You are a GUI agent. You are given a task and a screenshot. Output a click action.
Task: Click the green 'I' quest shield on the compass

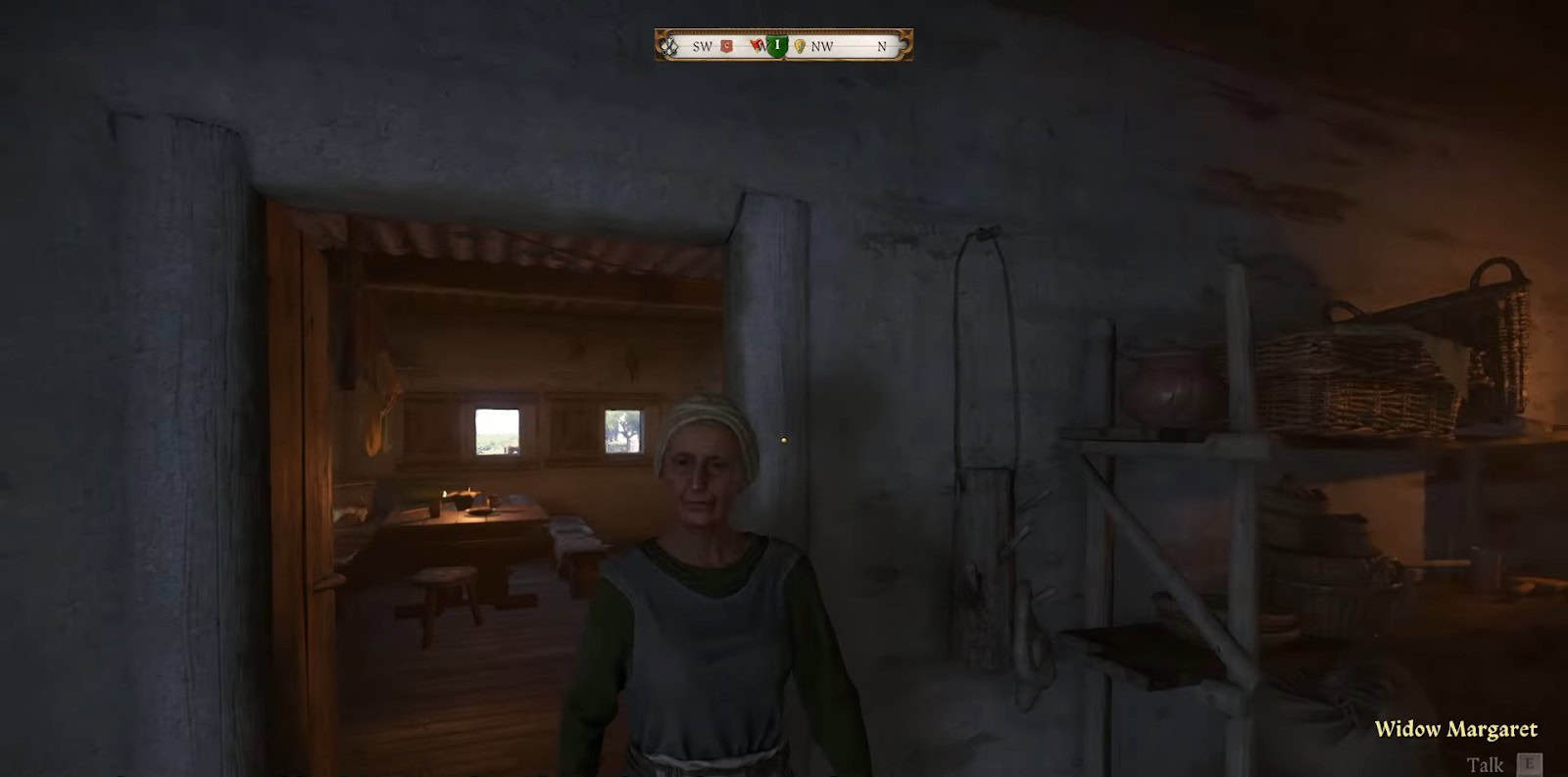pos(779,45)
